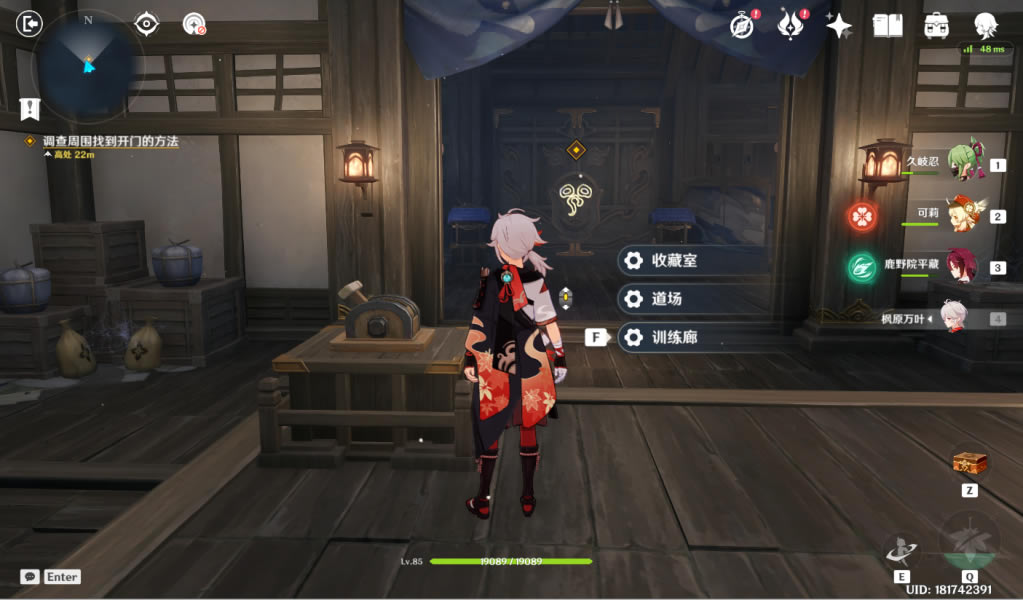Open the Paimon menu exit icon

[30, 23]
